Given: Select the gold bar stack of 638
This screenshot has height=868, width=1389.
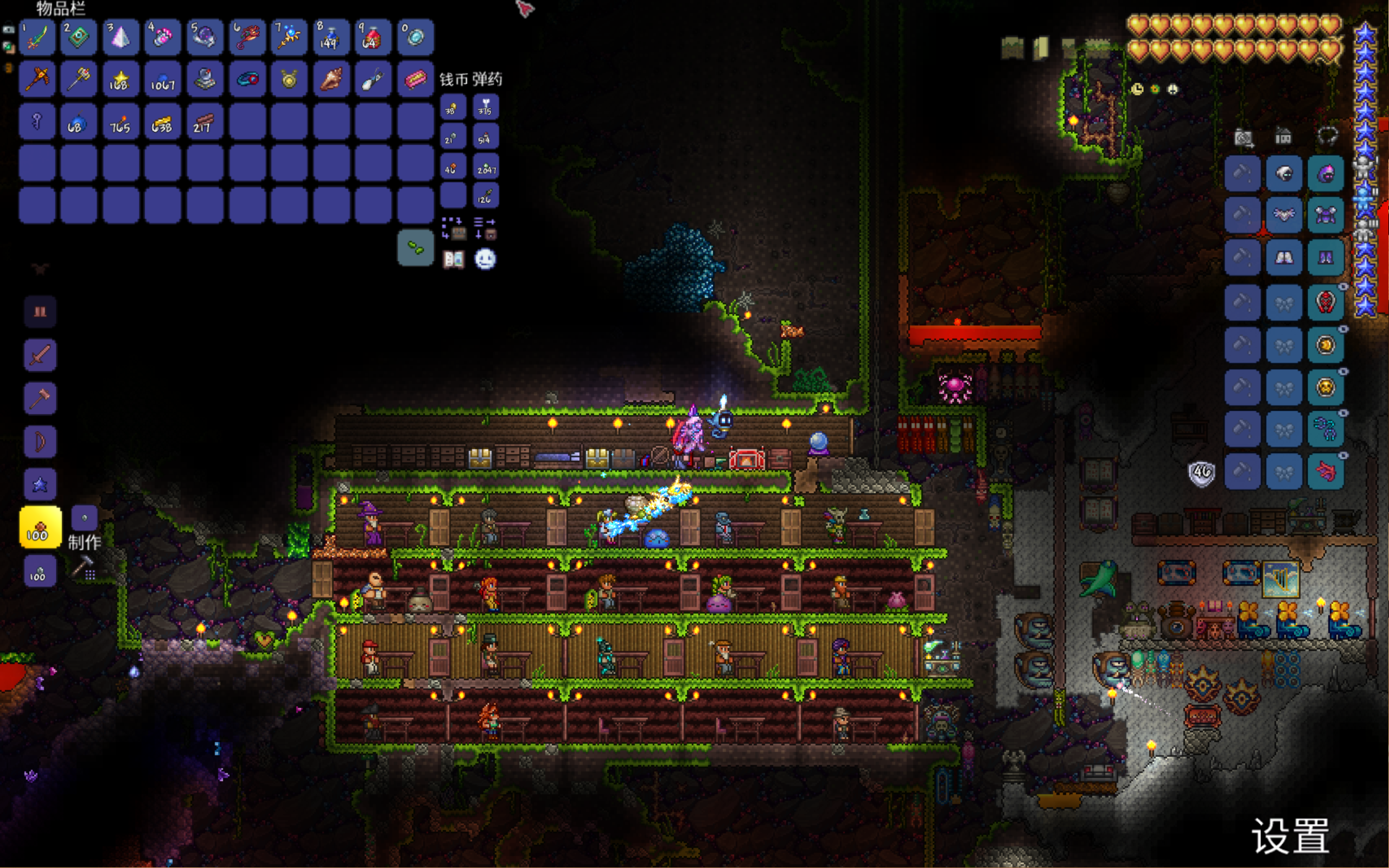Looking at the screenshot, I should point(162,122).
